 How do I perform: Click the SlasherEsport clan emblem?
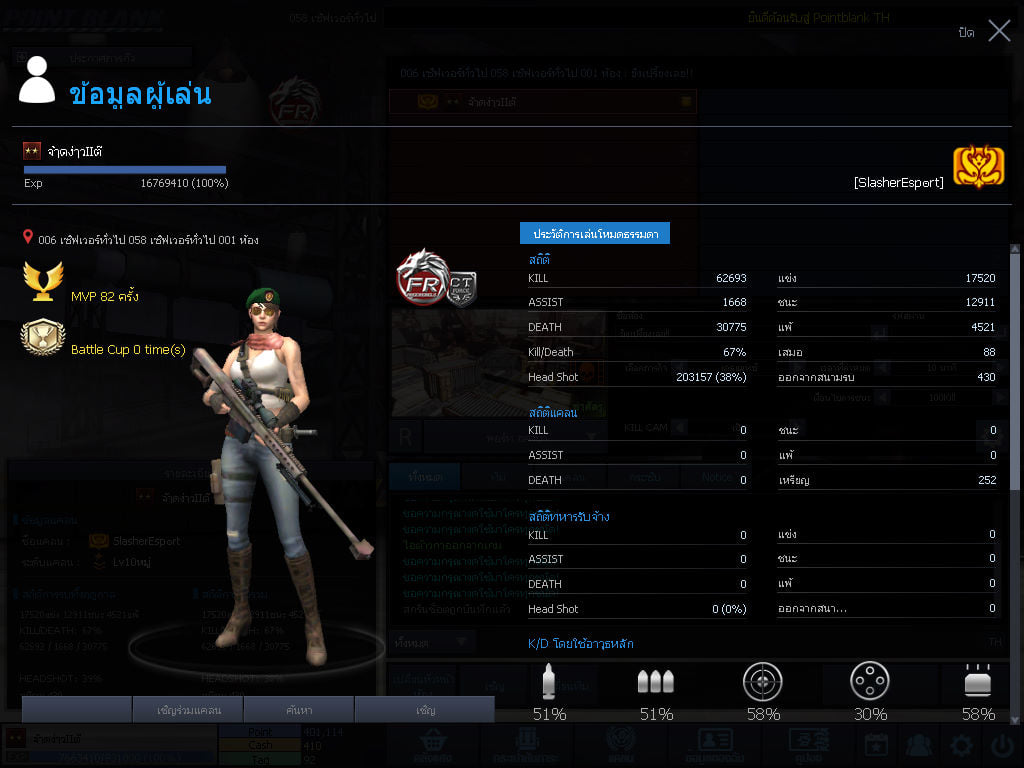978,167
